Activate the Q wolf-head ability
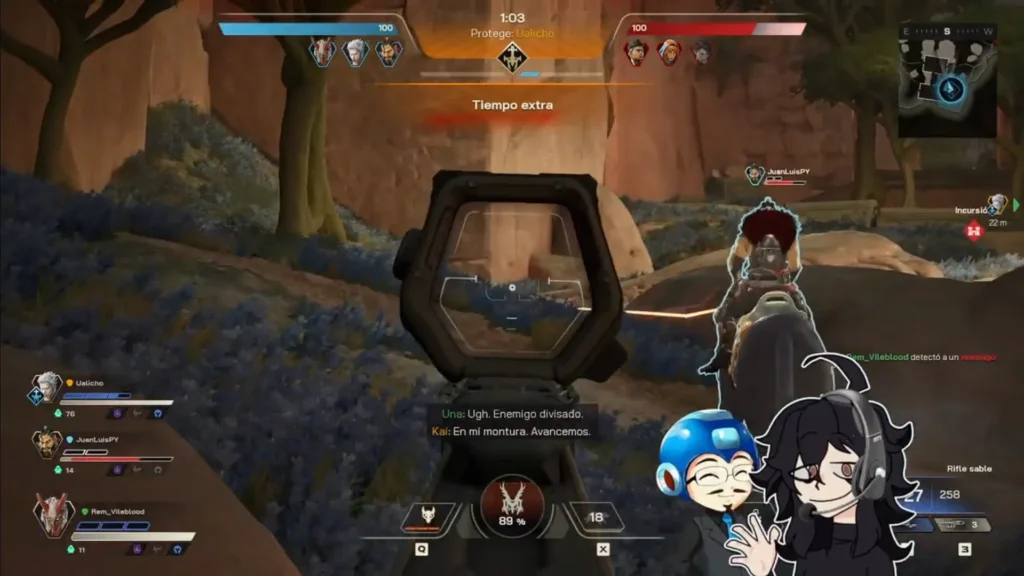 tap(427, 516)
